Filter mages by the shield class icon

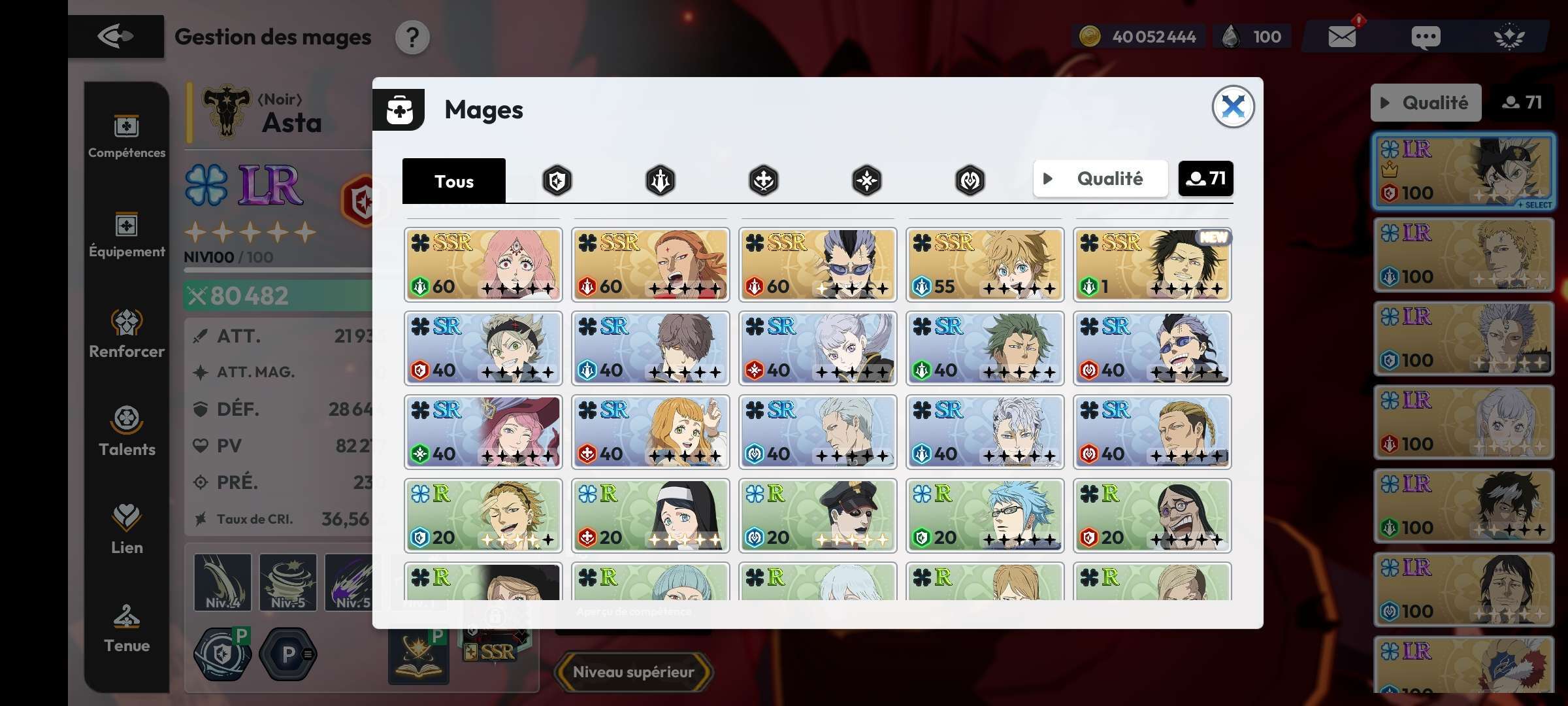(557, 180)
